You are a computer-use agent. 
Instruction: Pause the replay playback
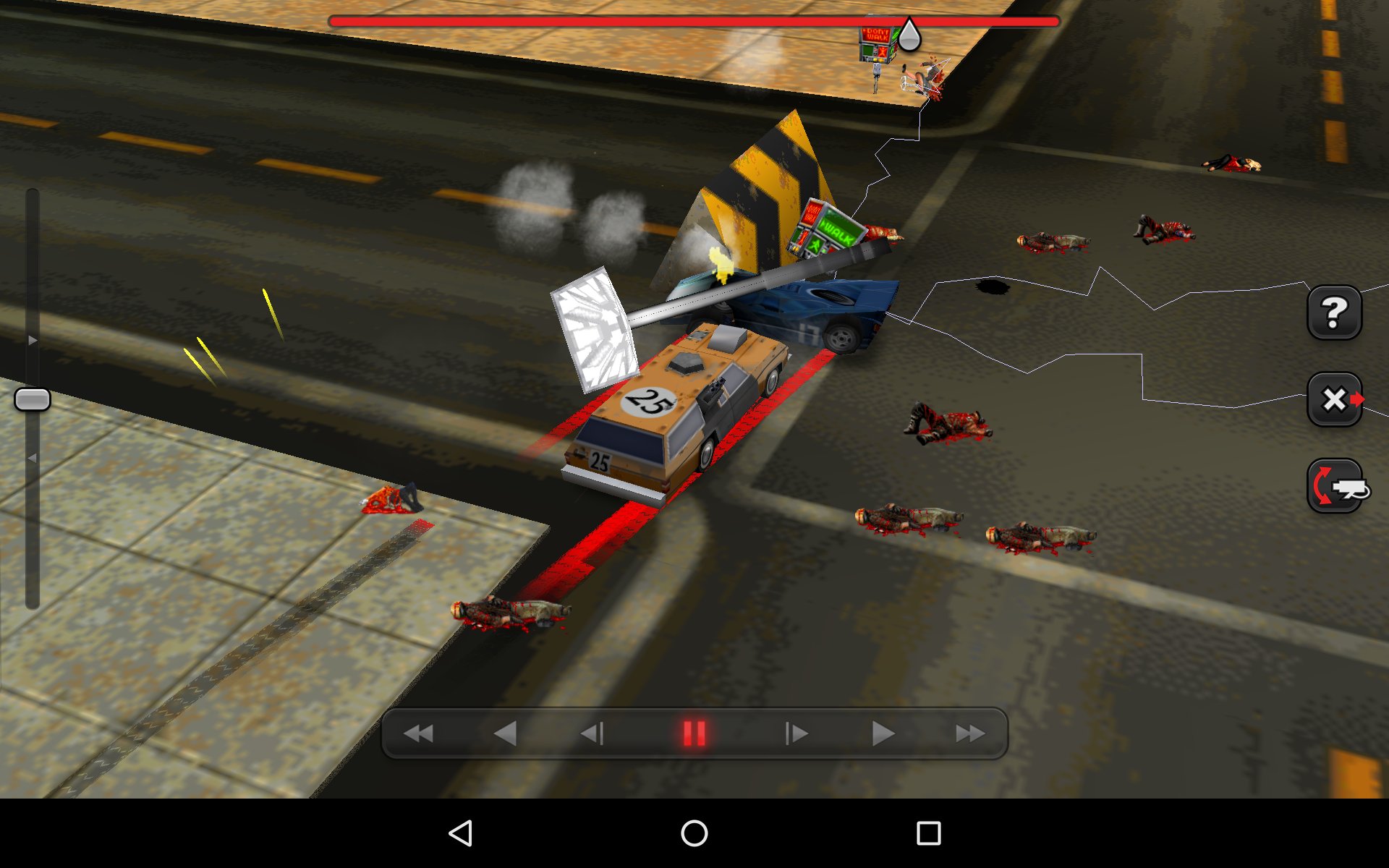pyautogui.click(x=693, y=733)
